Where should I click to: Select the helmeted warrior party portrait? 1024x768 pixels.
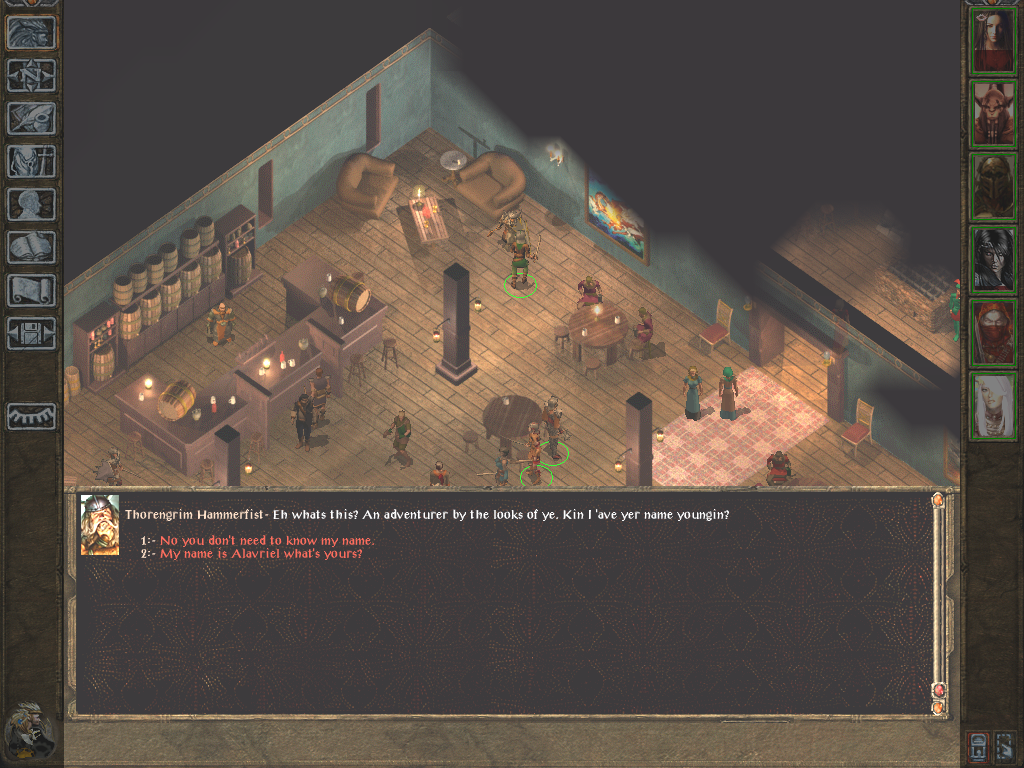click(993, 187)
